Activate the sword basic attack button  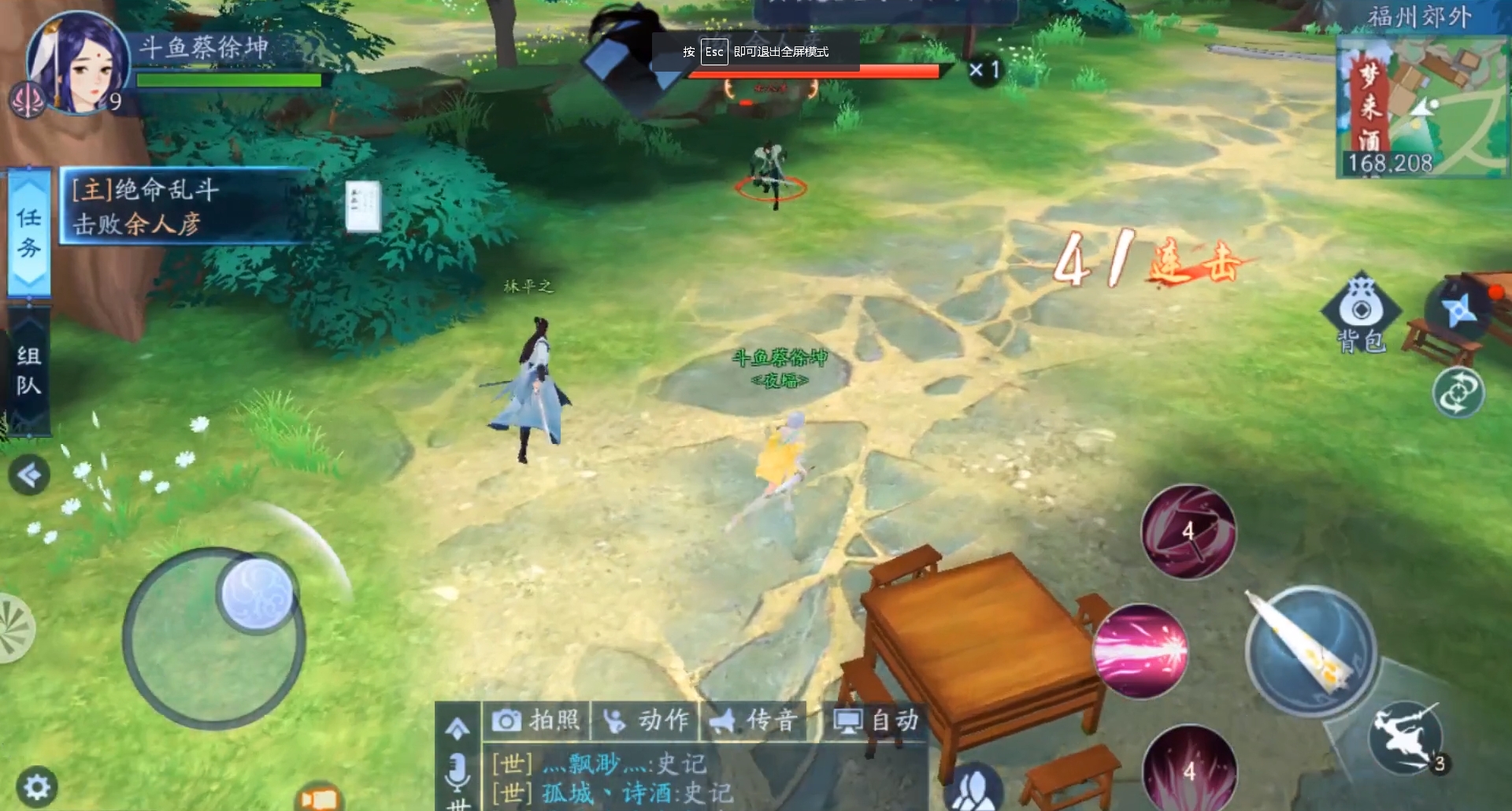tap(1310, 650)
